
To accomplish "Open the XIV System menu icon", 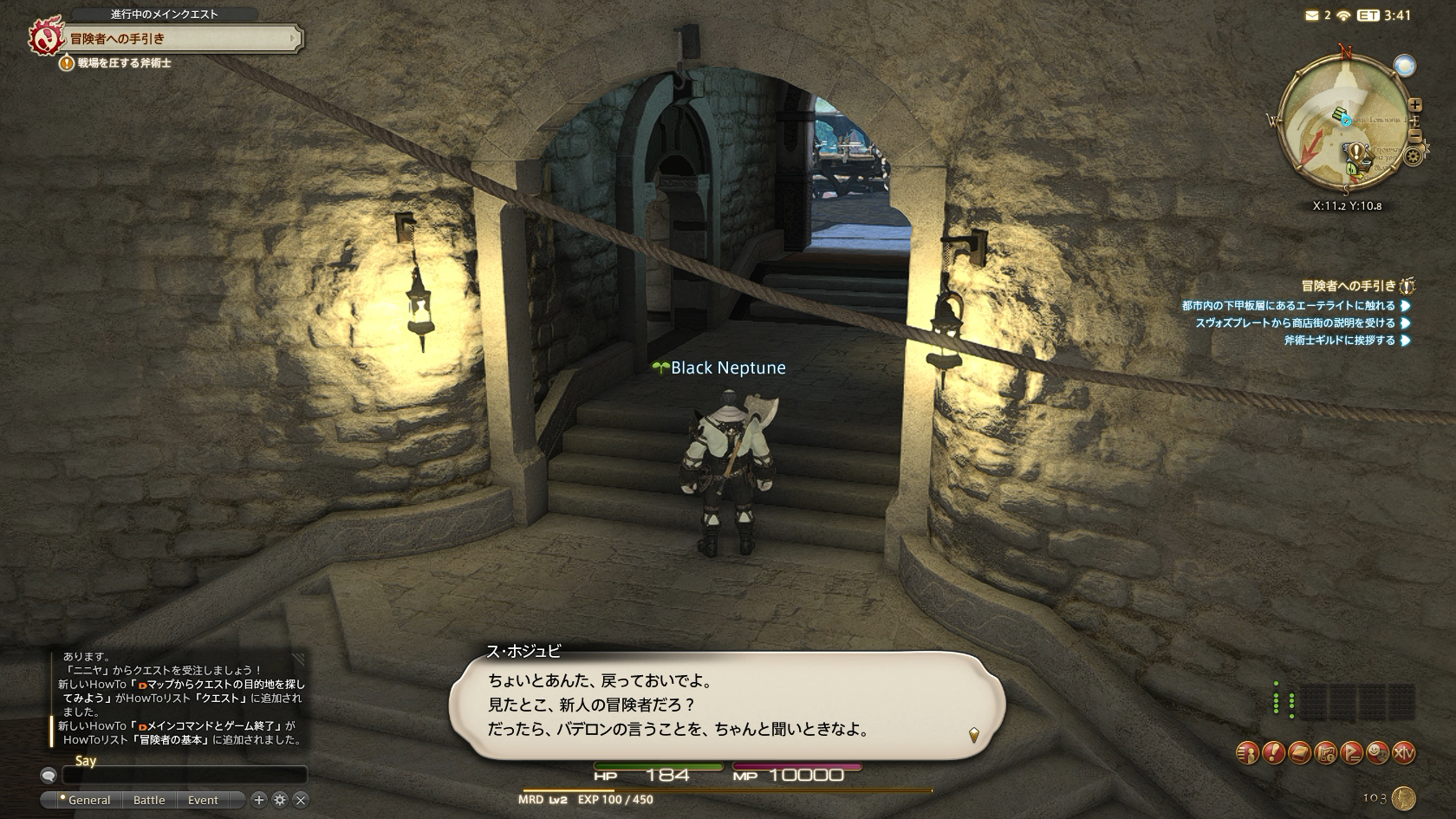I will (x=1403, y=753).
